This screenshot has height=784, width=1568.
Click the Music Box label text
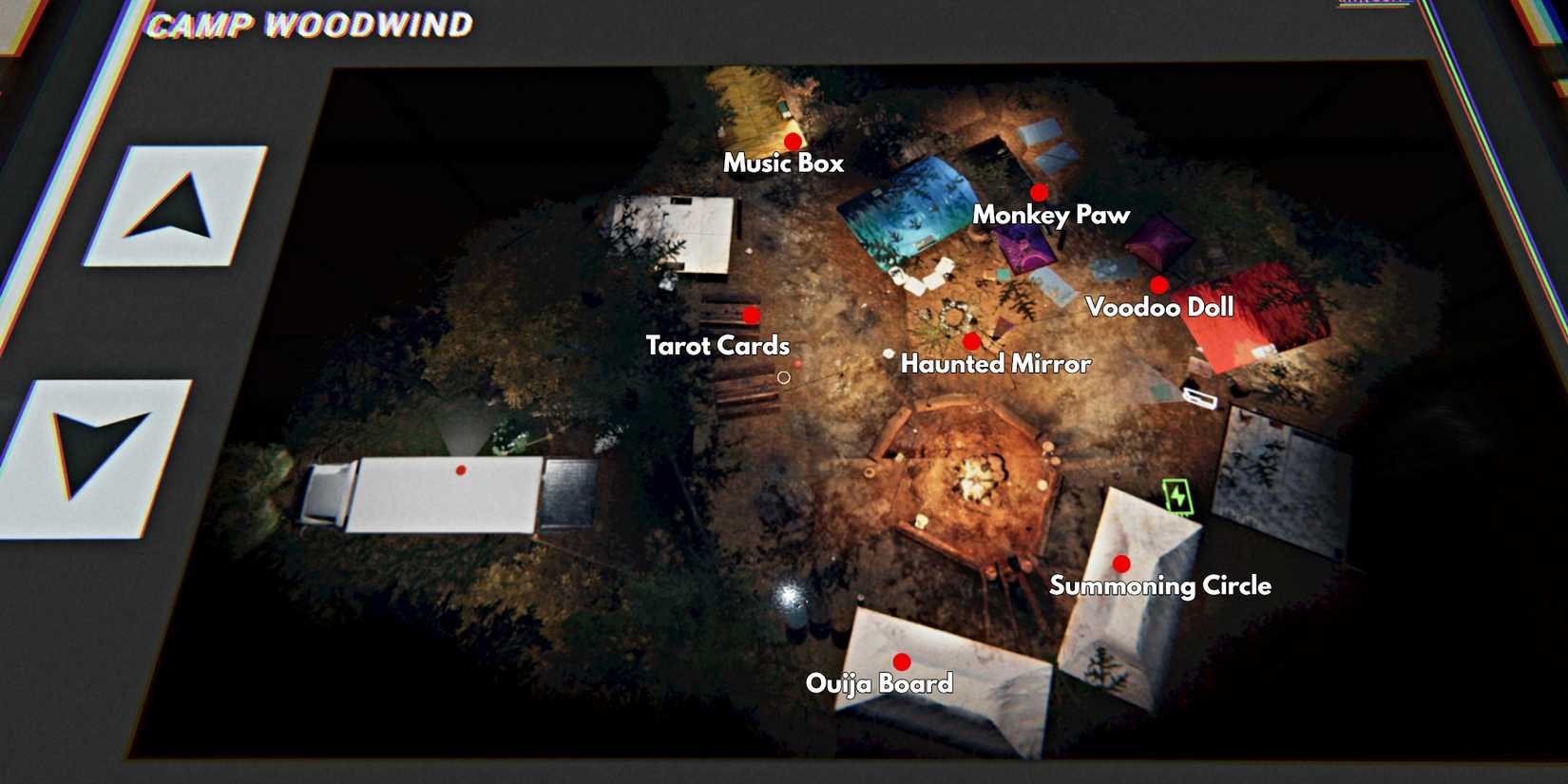coord(785,163)
